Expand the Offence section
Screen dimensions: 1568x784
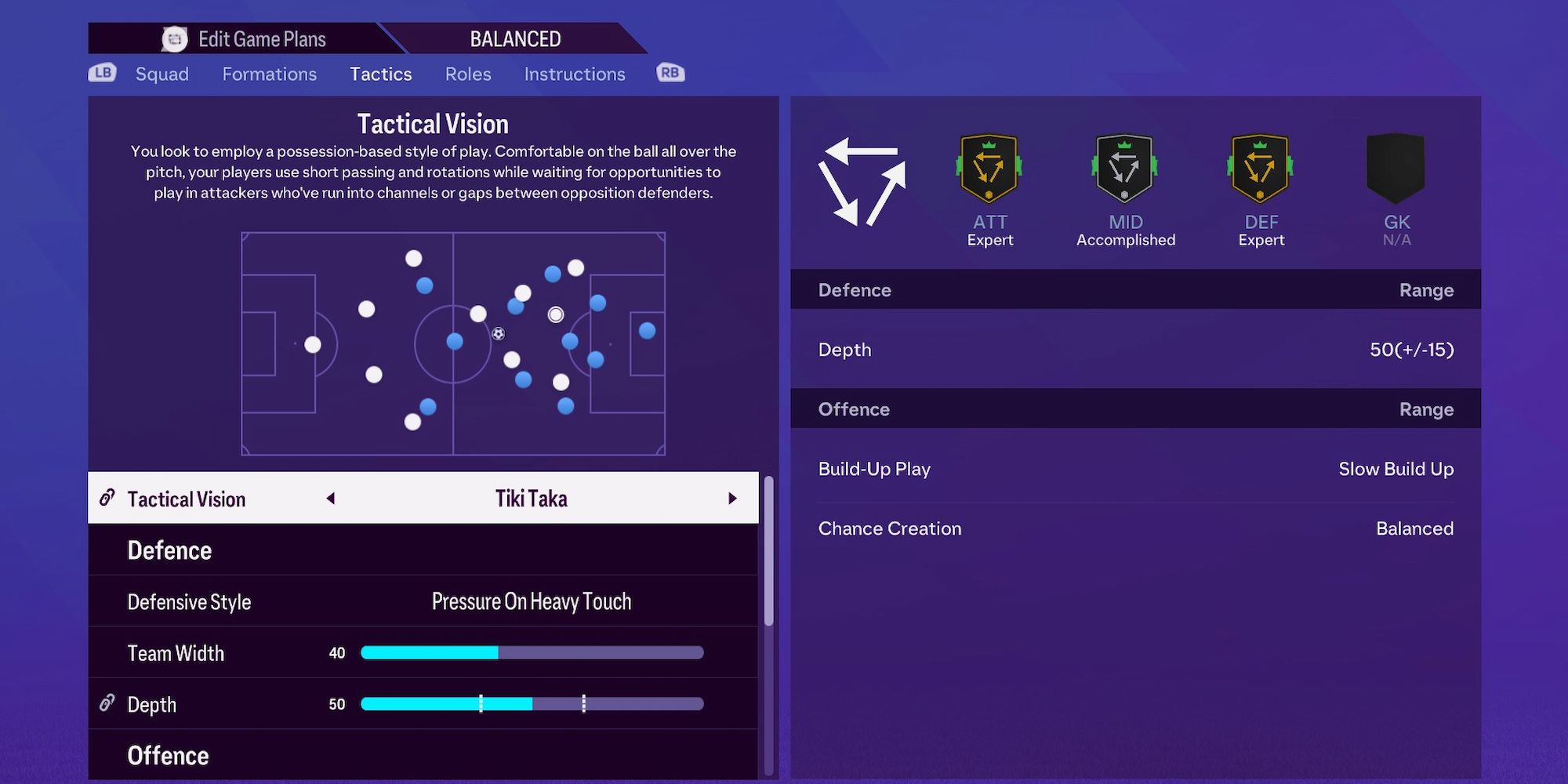[169, 754]
